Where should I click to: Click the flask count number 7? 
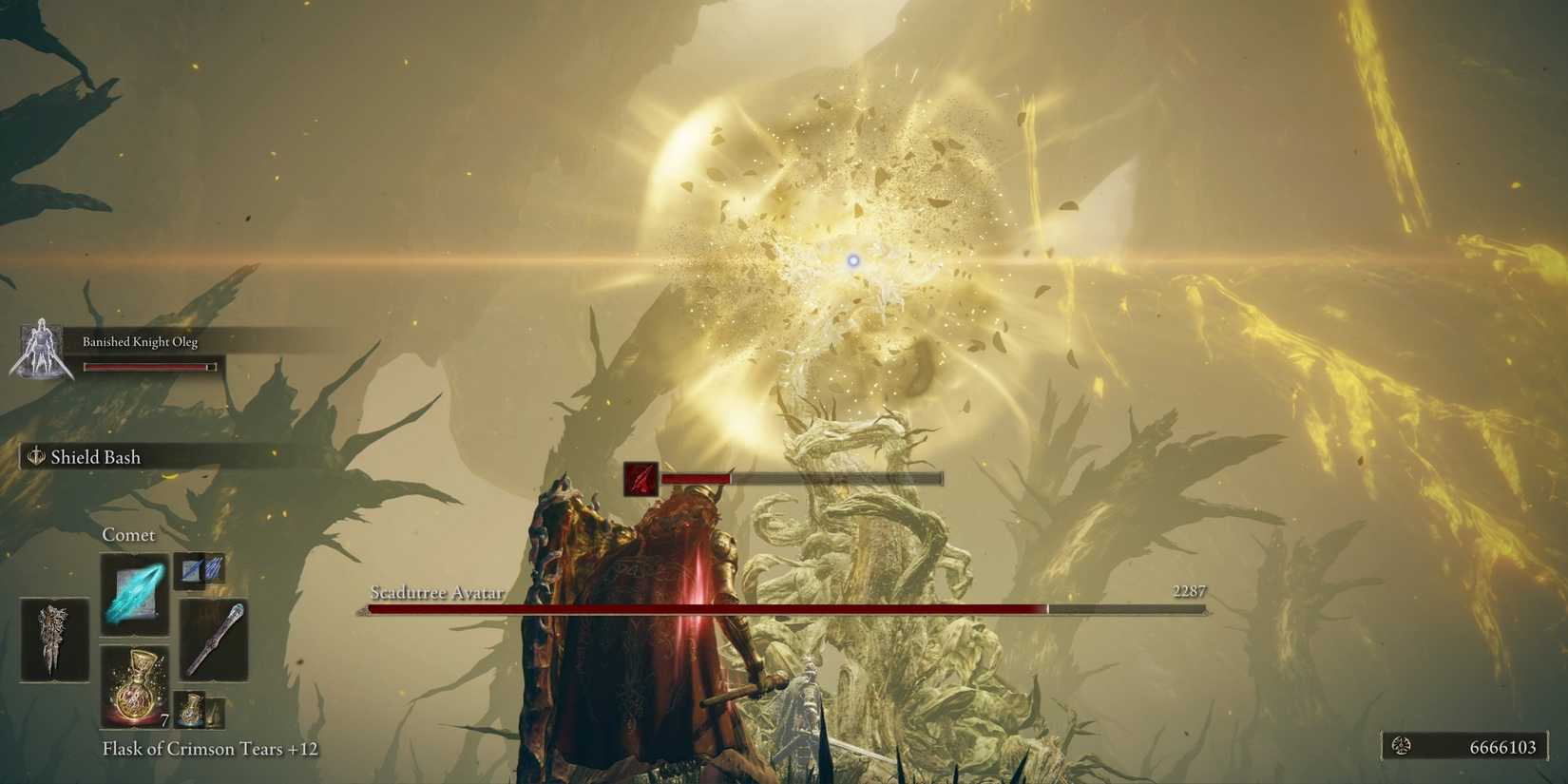coord(163,722)
